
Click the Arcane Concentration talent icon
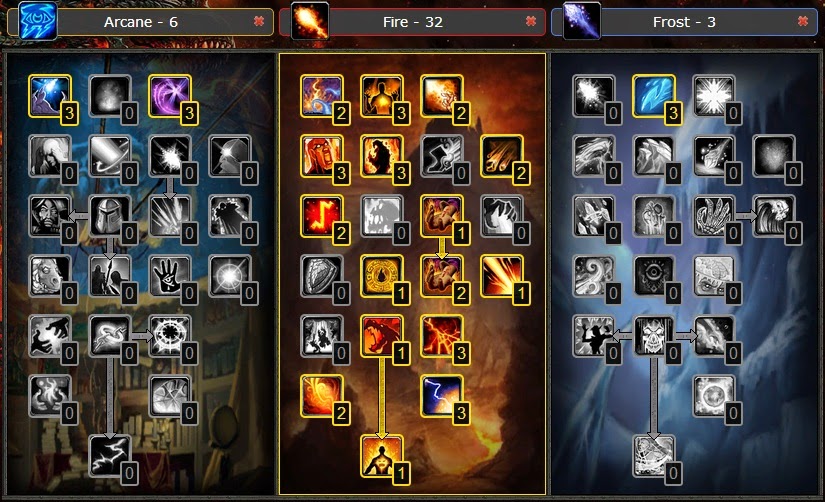tap(48, 95)
